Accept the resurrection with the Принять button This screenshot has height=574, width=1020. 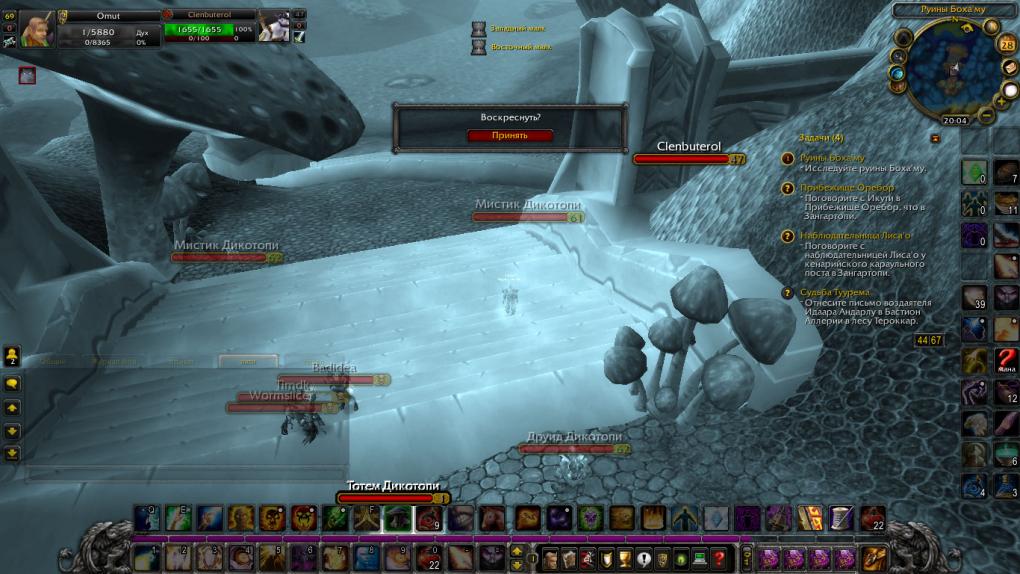[x=509, y=135]
